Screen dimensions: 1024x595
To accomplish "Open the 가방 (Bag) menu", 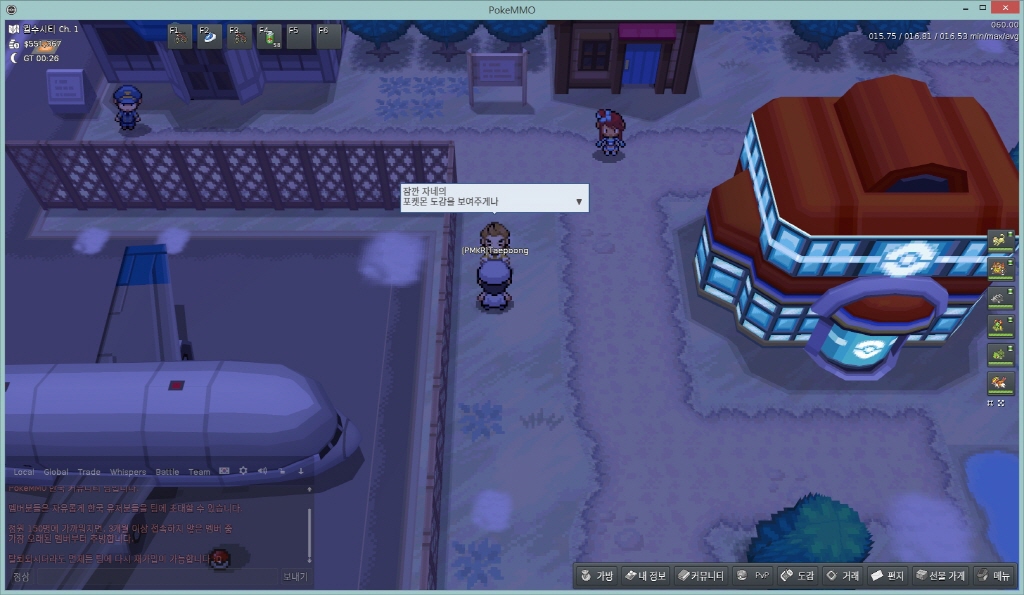I will click(x=596, y=576).
